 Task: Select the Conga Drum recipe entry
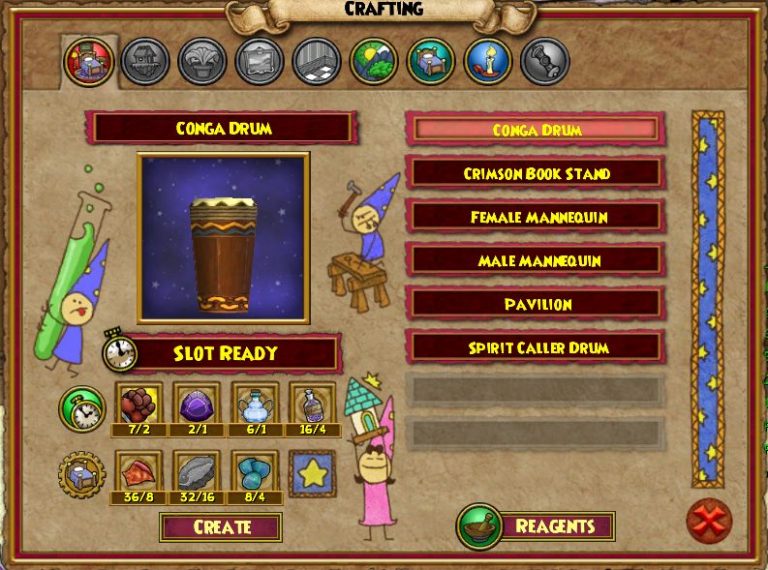click(x=536, y=130)
